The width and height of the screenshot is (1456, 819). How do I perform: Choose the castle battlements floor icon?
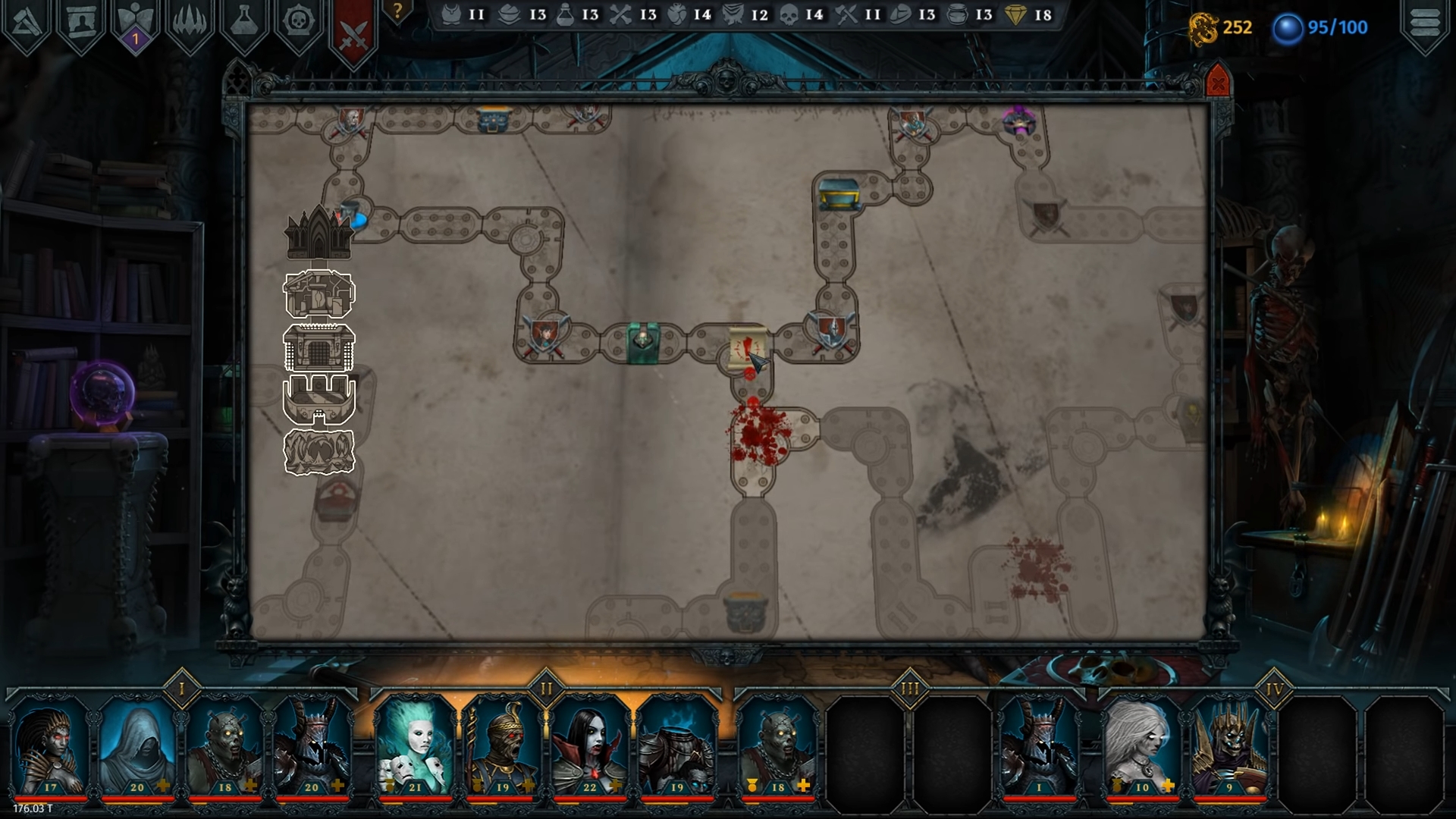(319, 399)
